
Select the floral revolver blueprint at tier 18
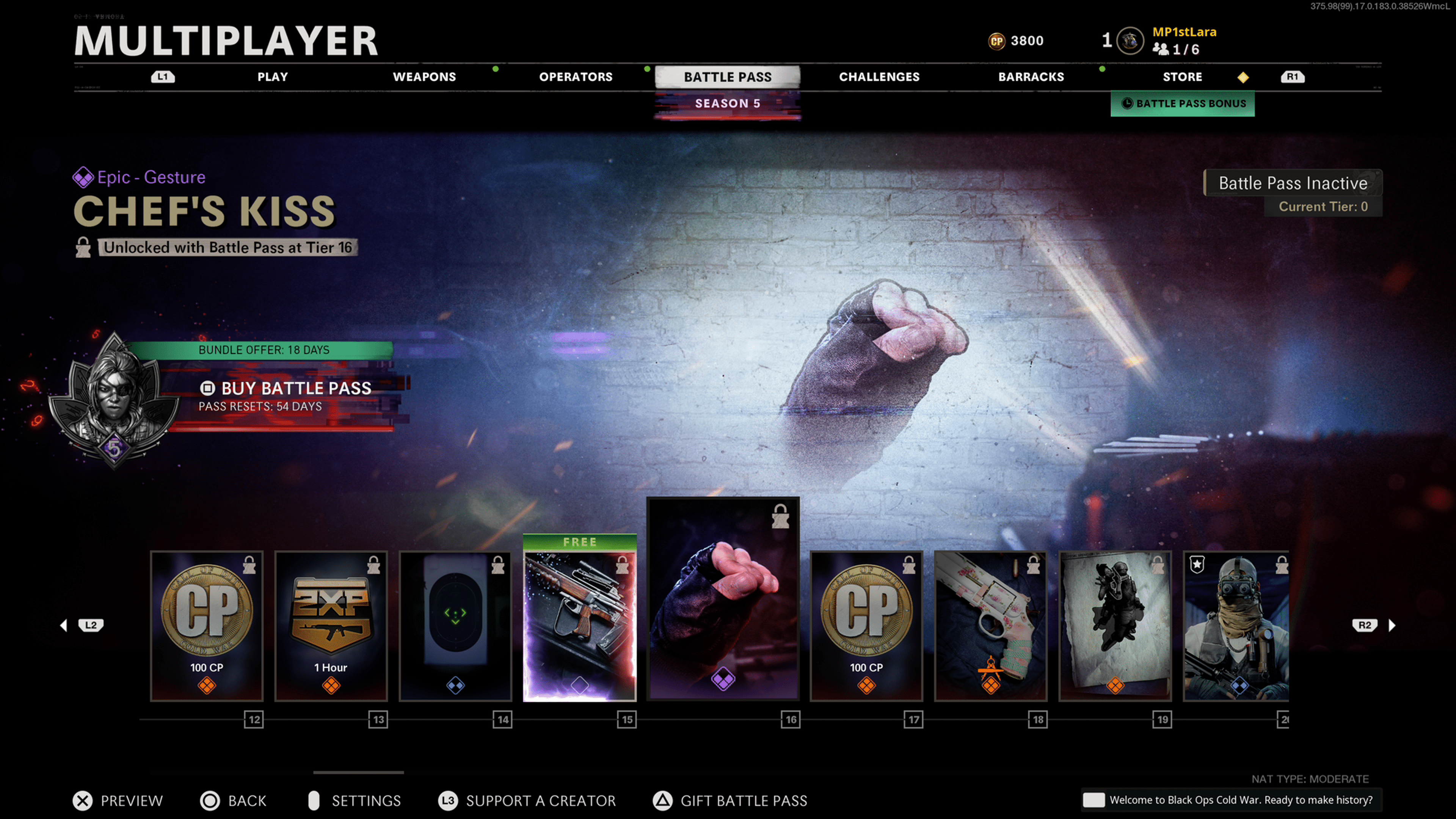point(991,626)
